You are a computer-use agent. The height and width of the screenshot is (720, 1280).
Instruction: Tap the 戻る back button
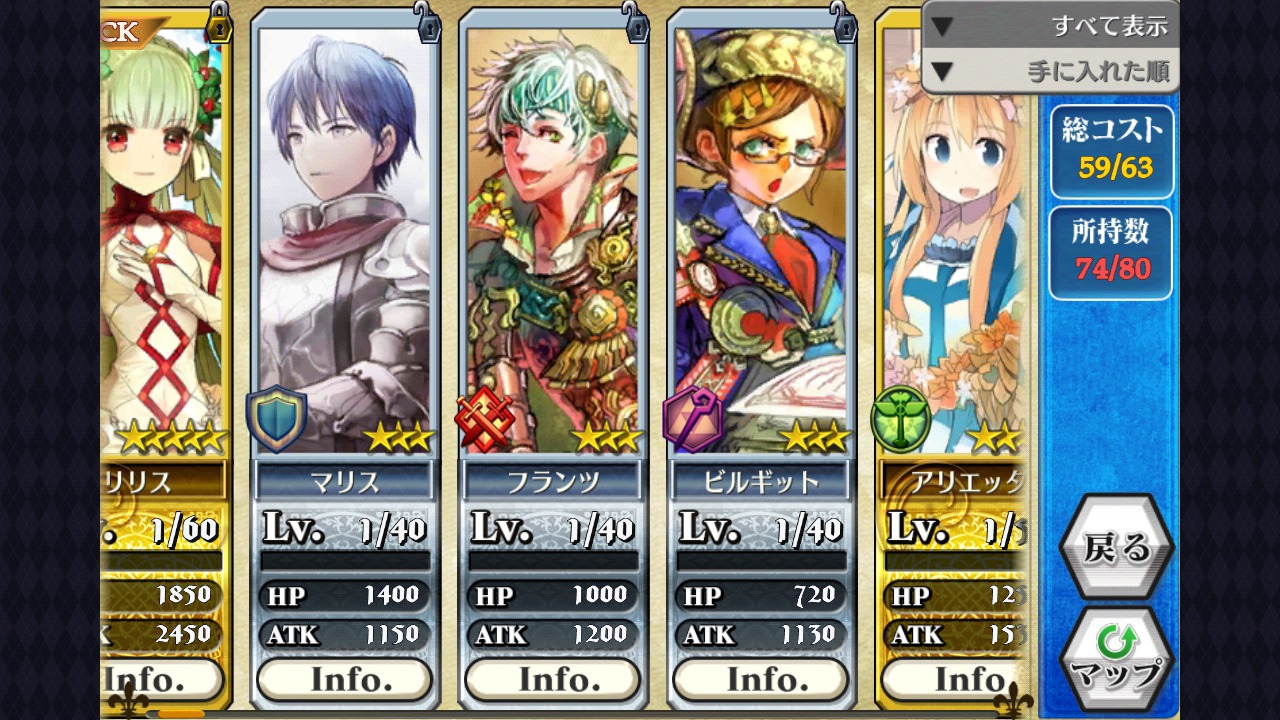click(1117, 548)
